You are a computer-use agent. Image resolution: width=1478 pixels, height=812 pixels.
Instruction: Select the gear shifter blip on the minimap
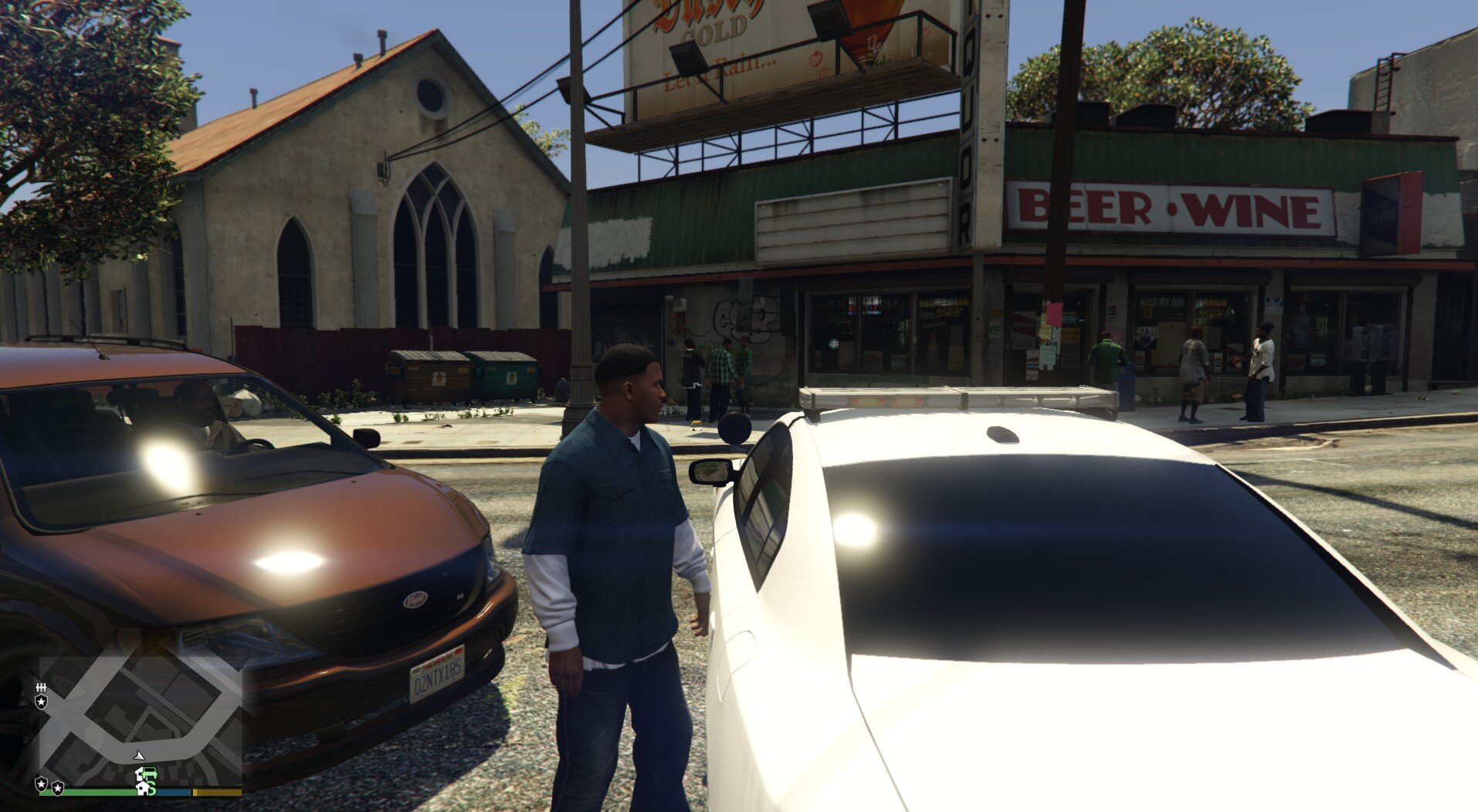pyautogui.click(x=41, y=687)
